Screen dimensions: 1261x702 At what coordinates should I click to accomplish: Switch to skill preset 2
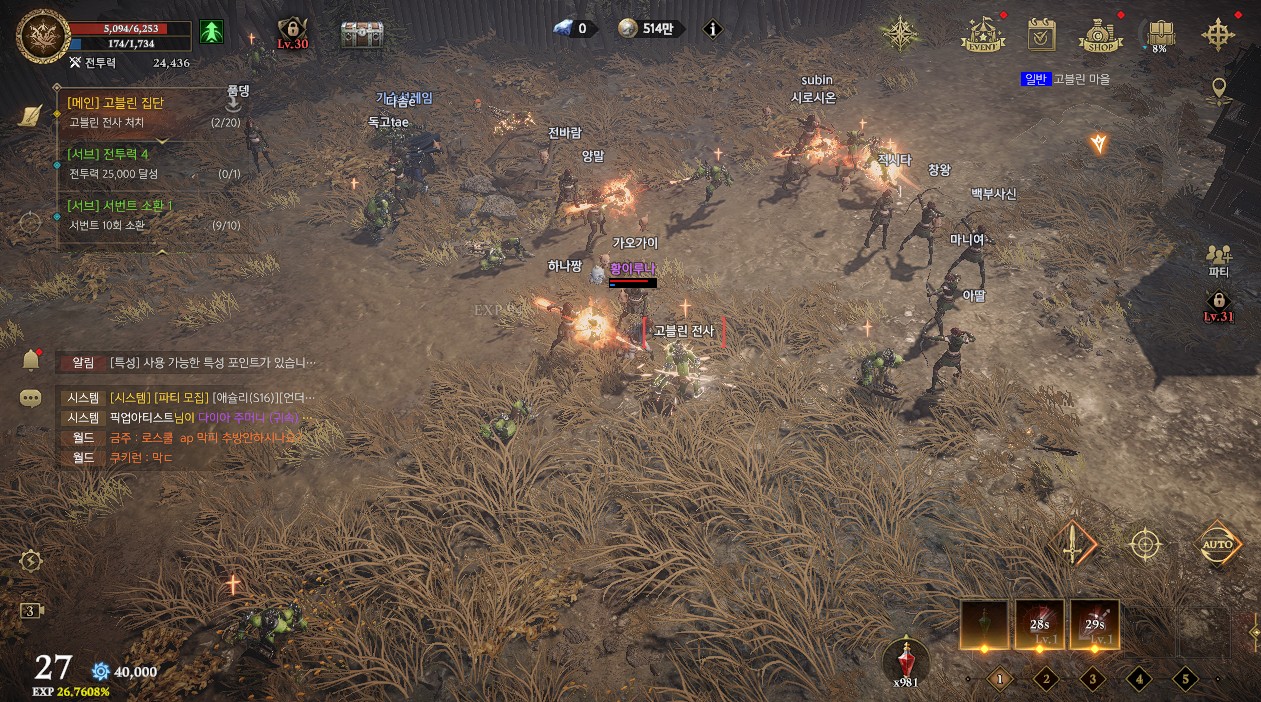tap(1046, 679)
